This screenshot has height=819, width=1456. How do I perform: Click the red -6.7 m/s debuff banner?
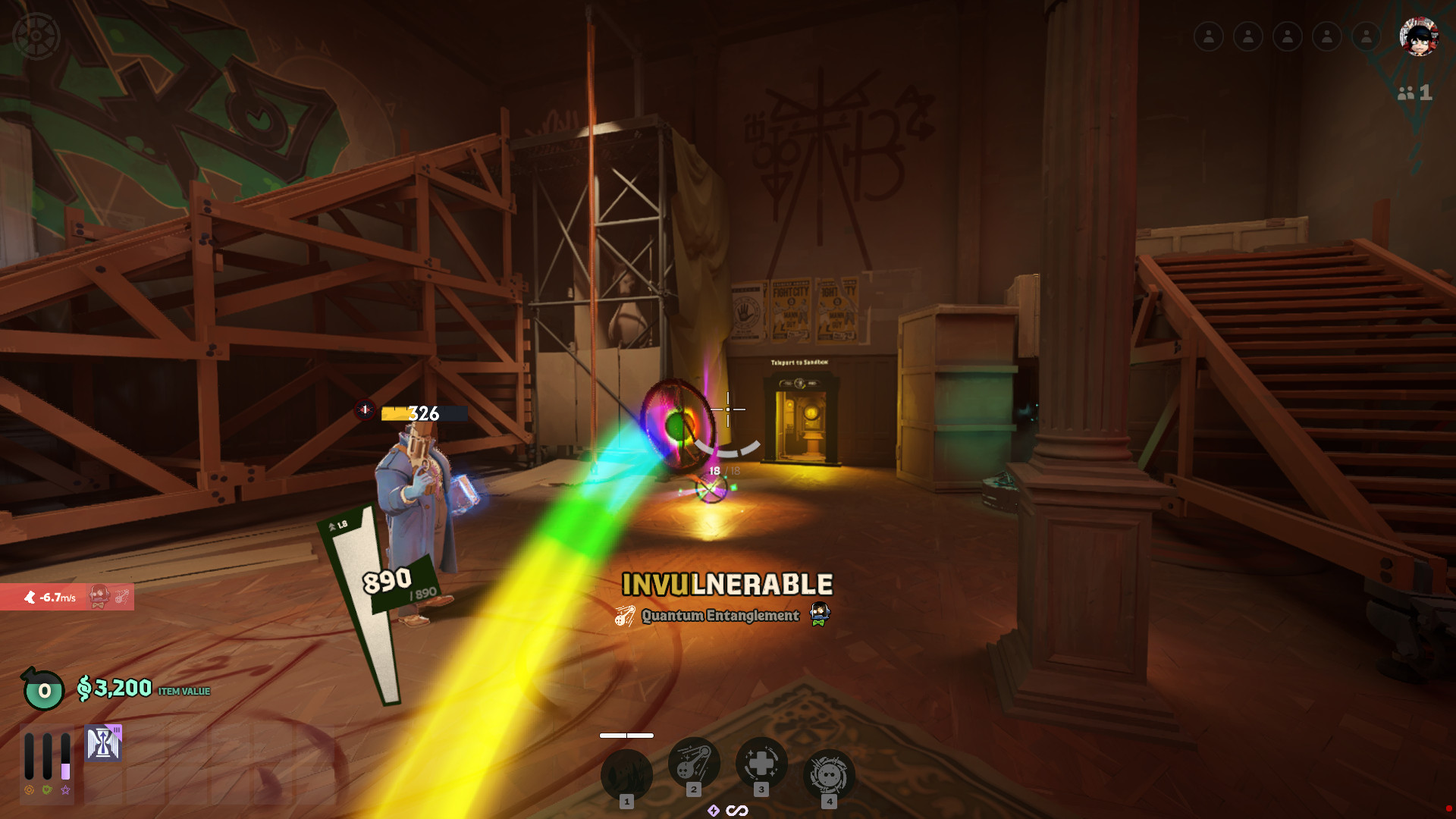pyautogui.click(x=67, y=598)
